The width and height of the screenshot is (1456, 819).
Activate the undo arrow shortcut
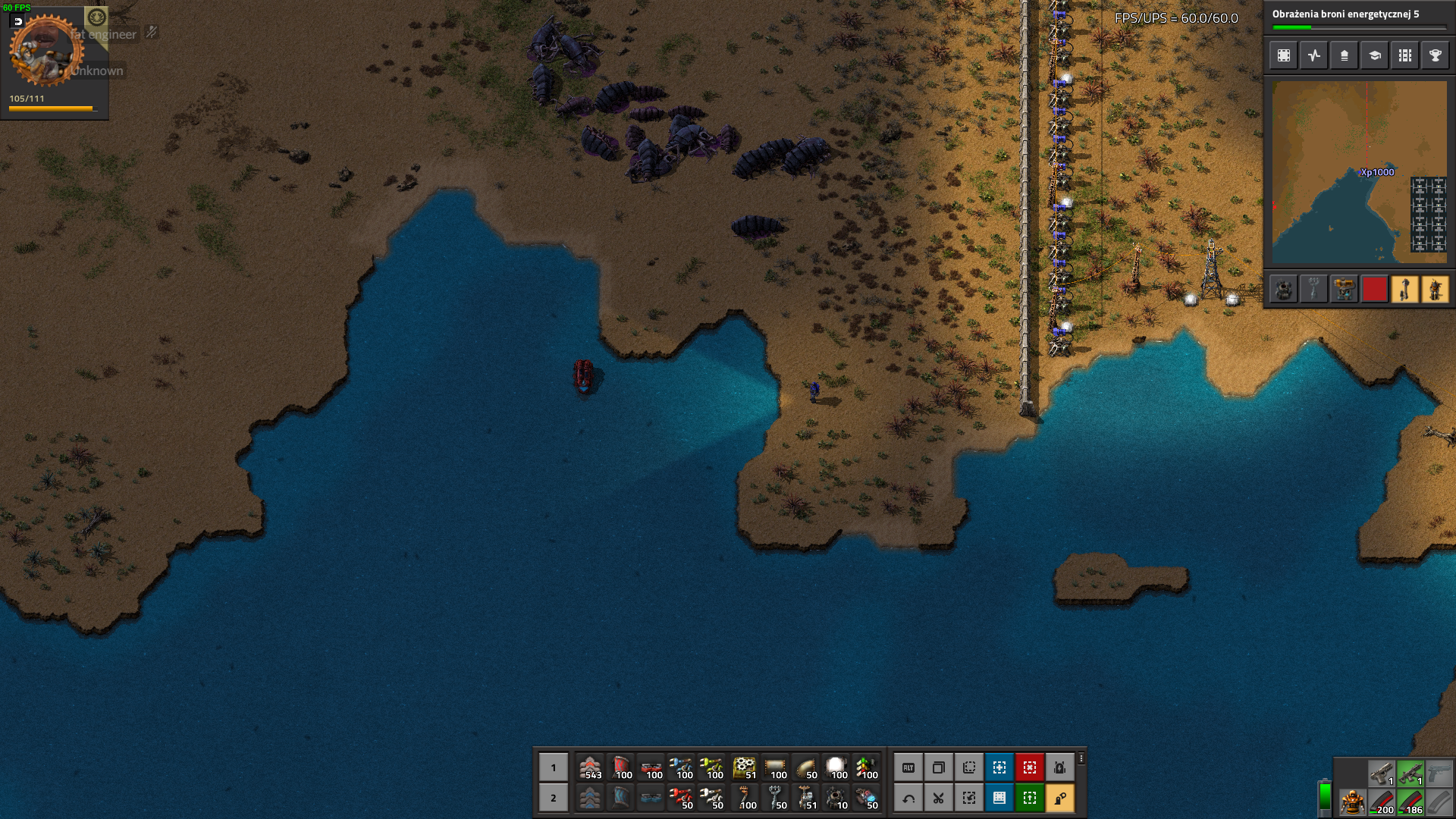click(x=908, y=798)
